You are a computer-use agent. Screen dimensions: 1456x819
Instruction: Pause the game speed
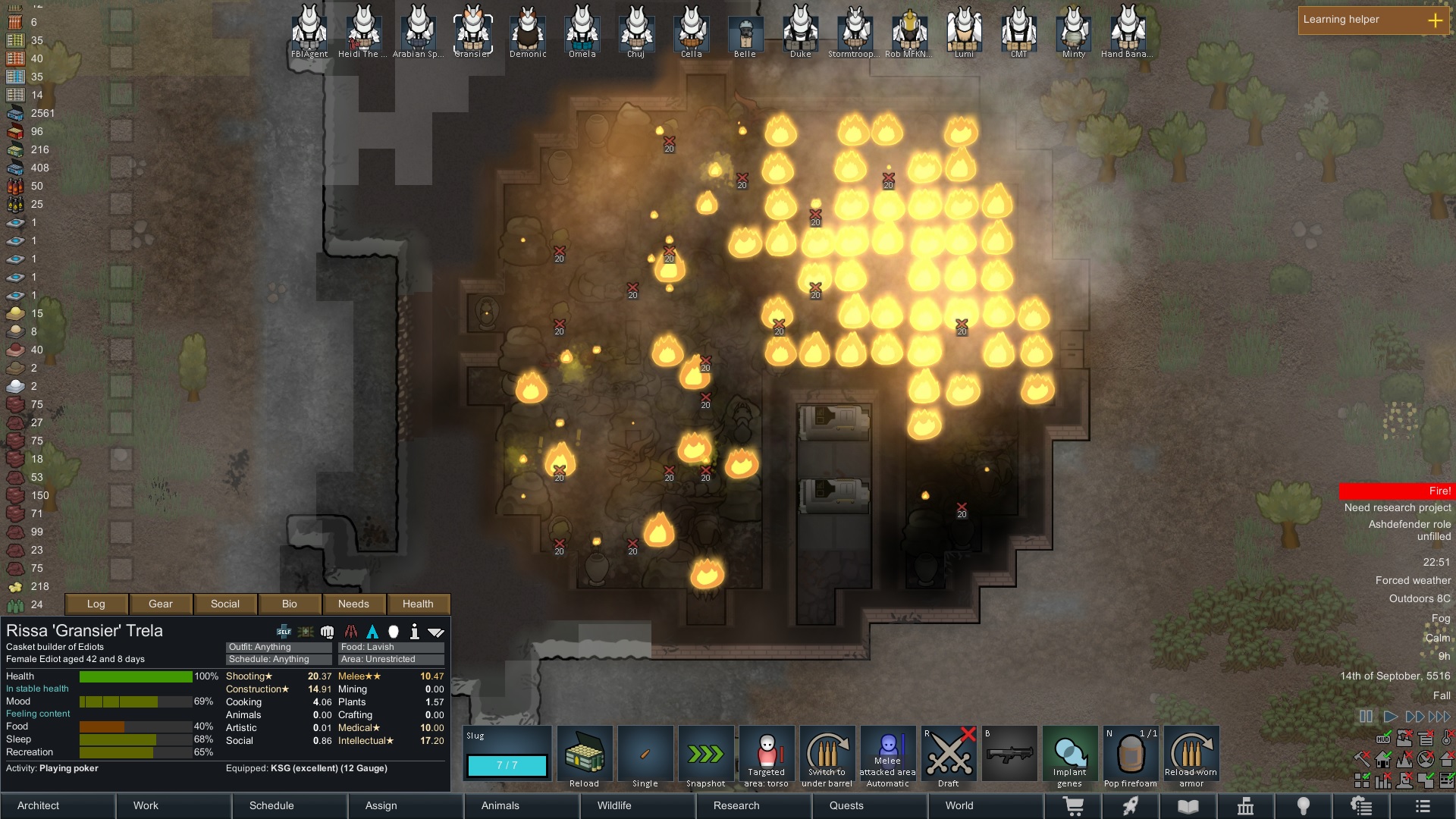coord(1366,717)
